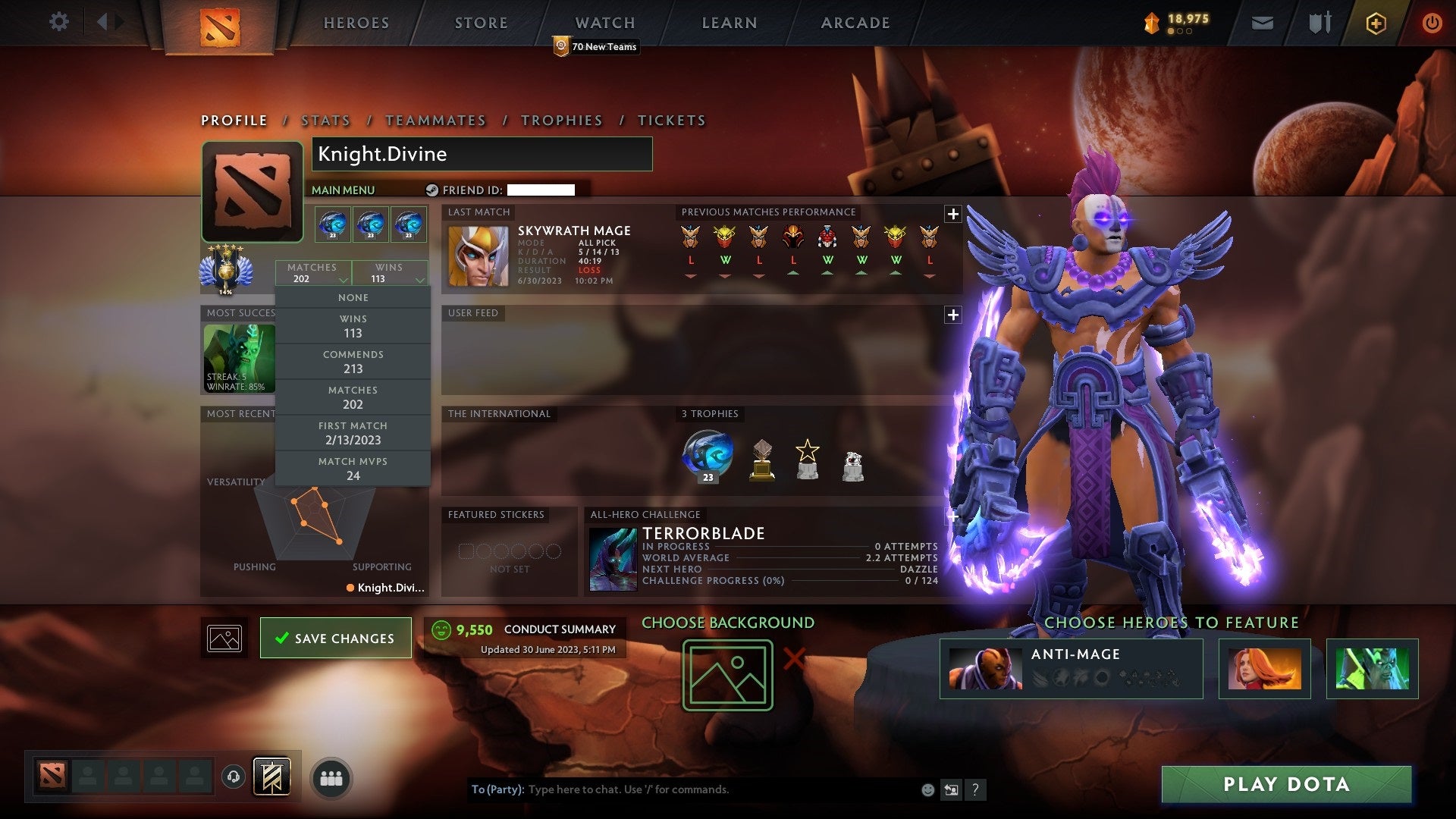Open the Wins stat slot dropdown
Viewport: 1456px width, 819px height.
(390, 273)
